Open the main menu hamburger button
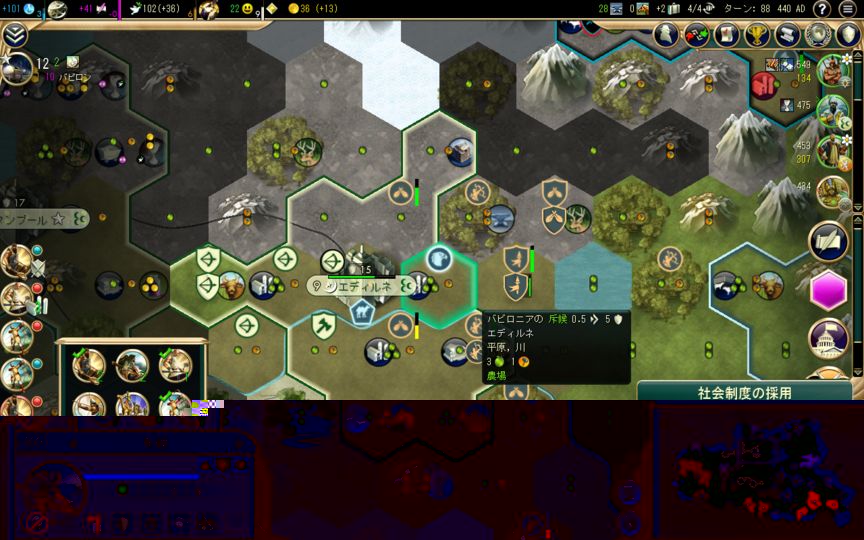Viewport: 864px width, 540px height. point(848,9)
